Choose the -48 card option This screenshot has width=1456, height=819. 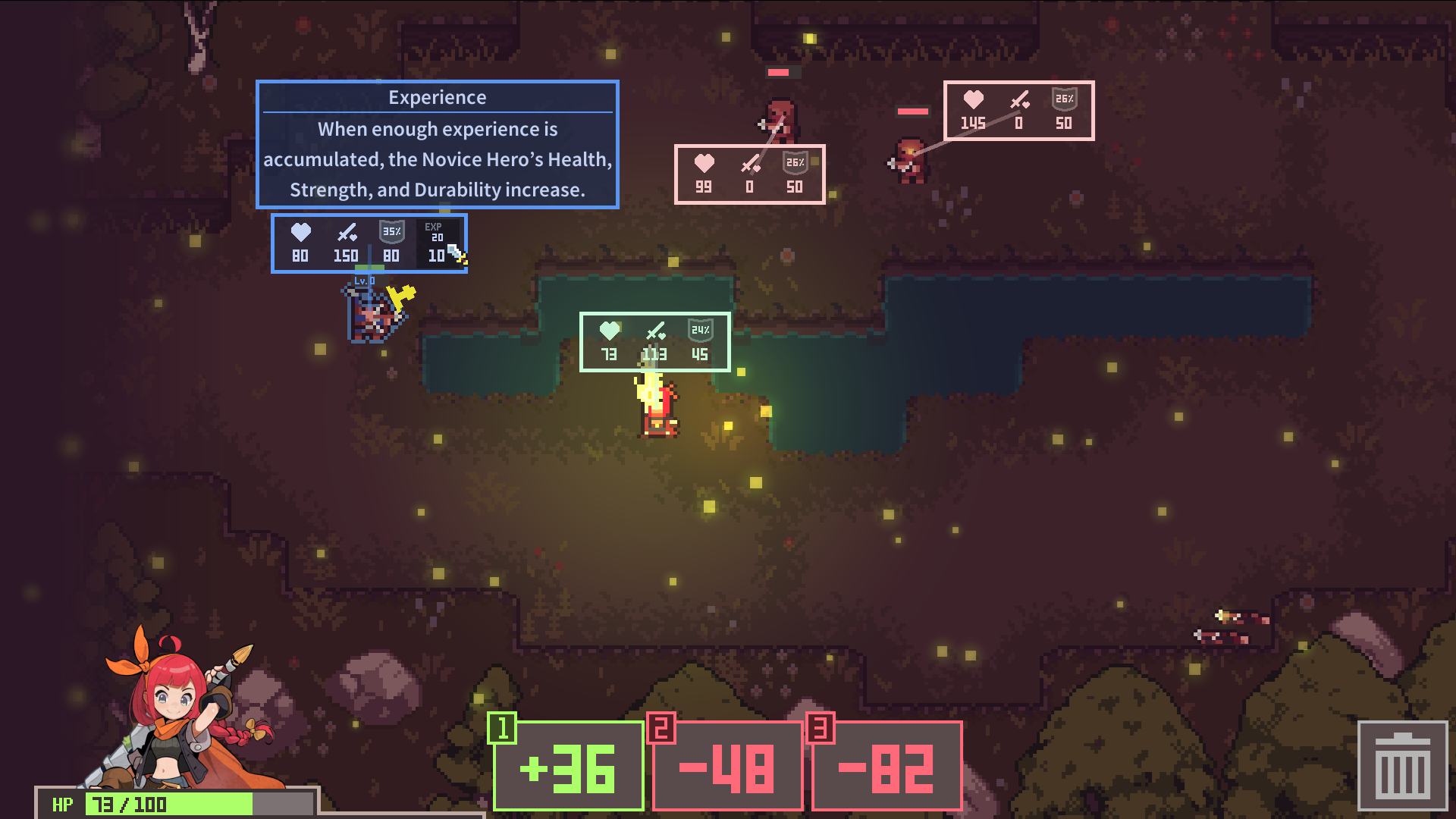tap(725, 768)
